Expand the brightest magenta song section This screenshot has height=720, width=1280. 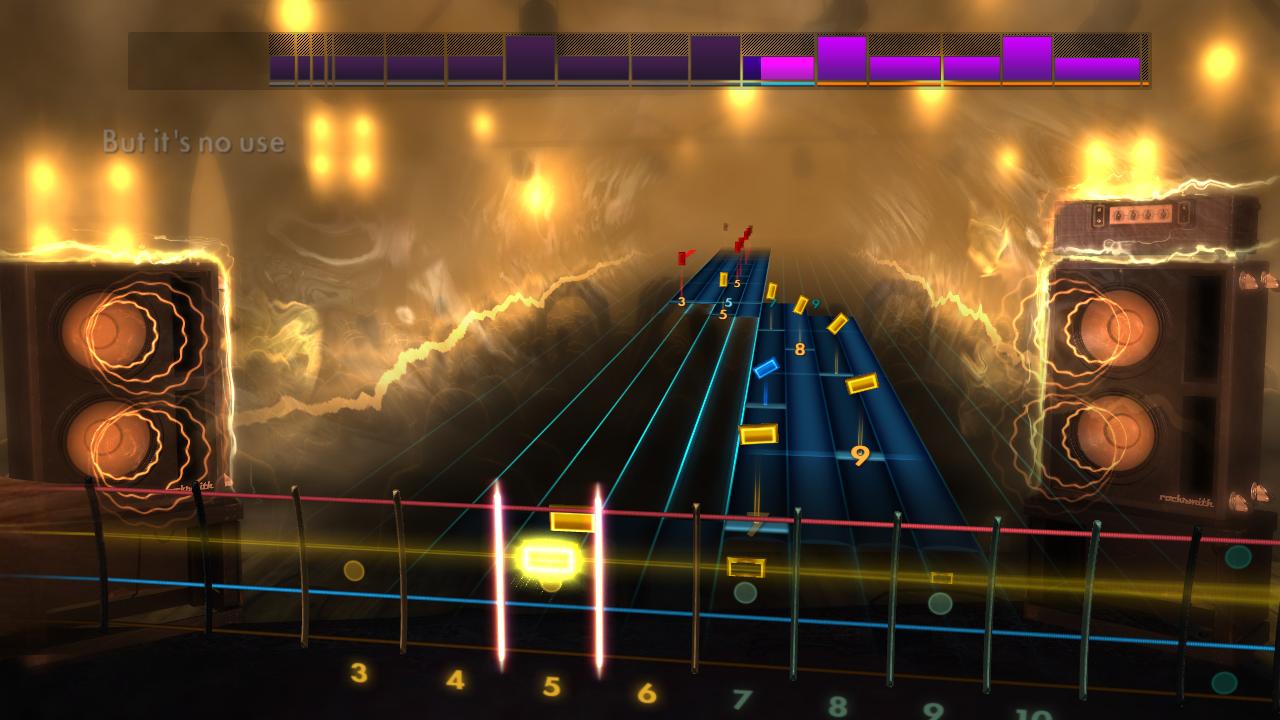point(788,68)
